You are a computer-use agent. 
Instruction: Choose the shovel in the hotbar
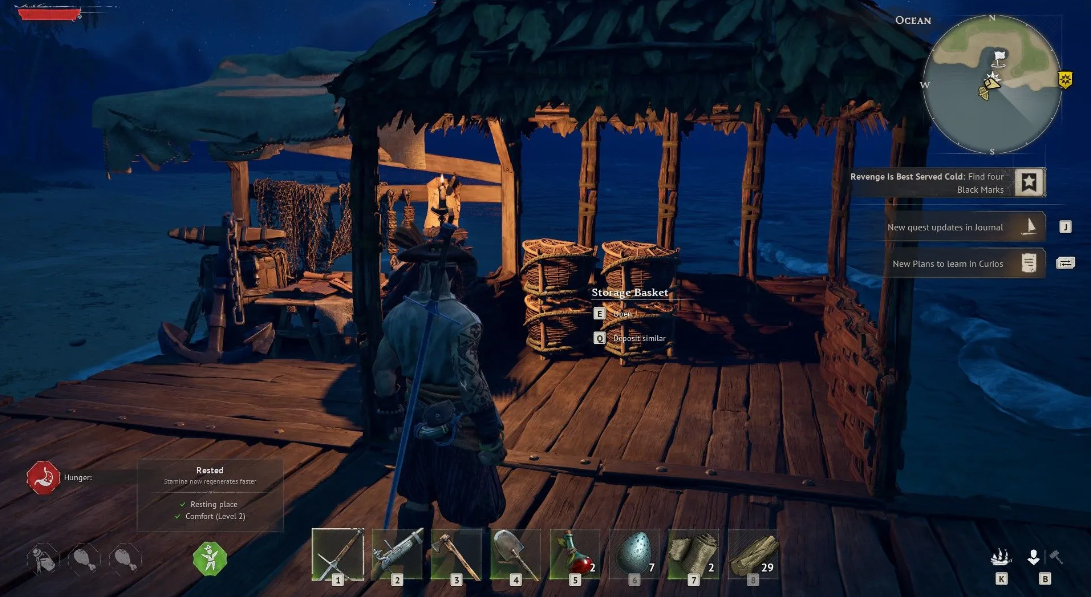pos(515,552)
